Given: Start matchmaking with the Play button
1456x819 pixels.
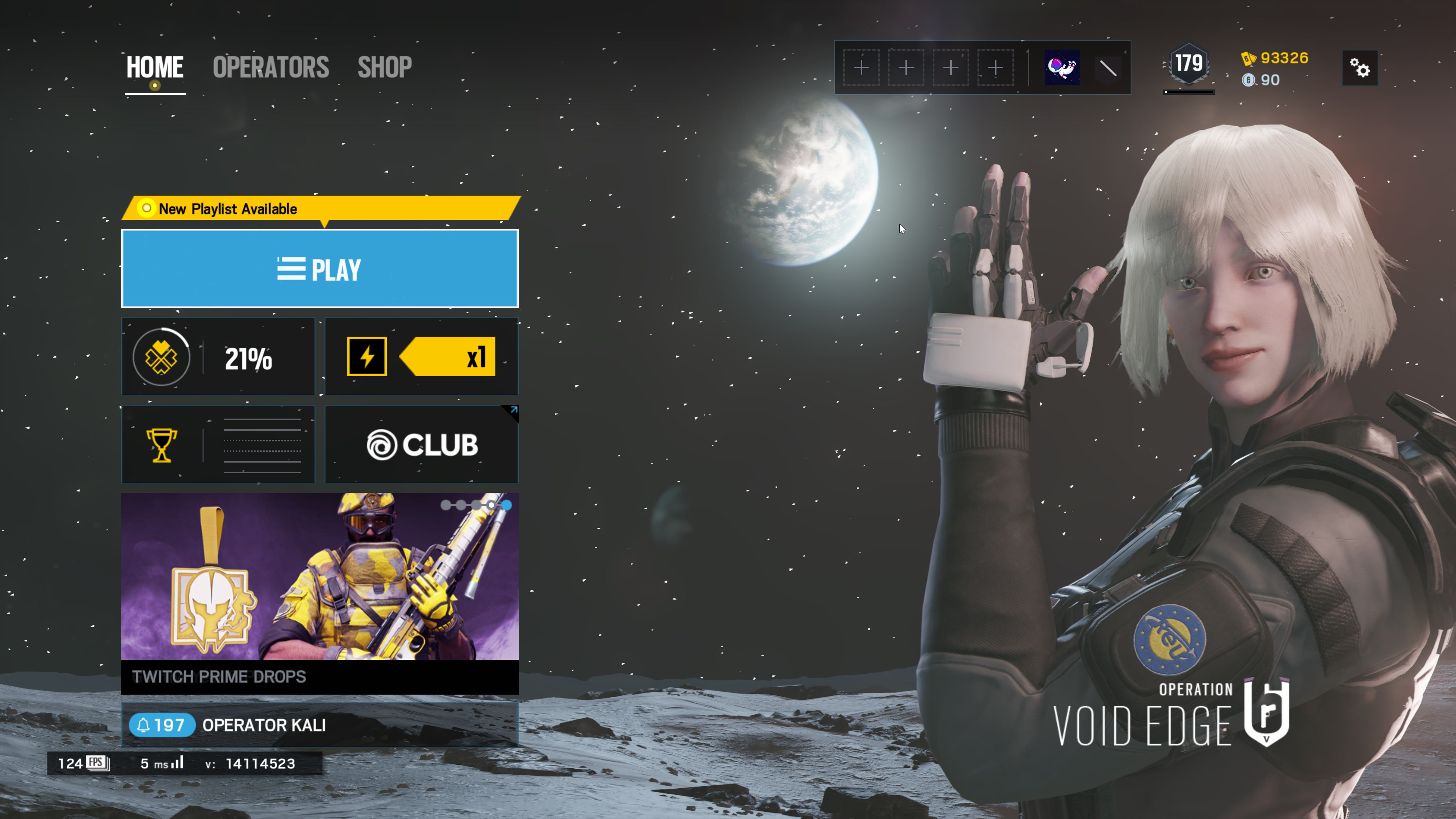Looking at the screenshot, I should coord(320,268).
